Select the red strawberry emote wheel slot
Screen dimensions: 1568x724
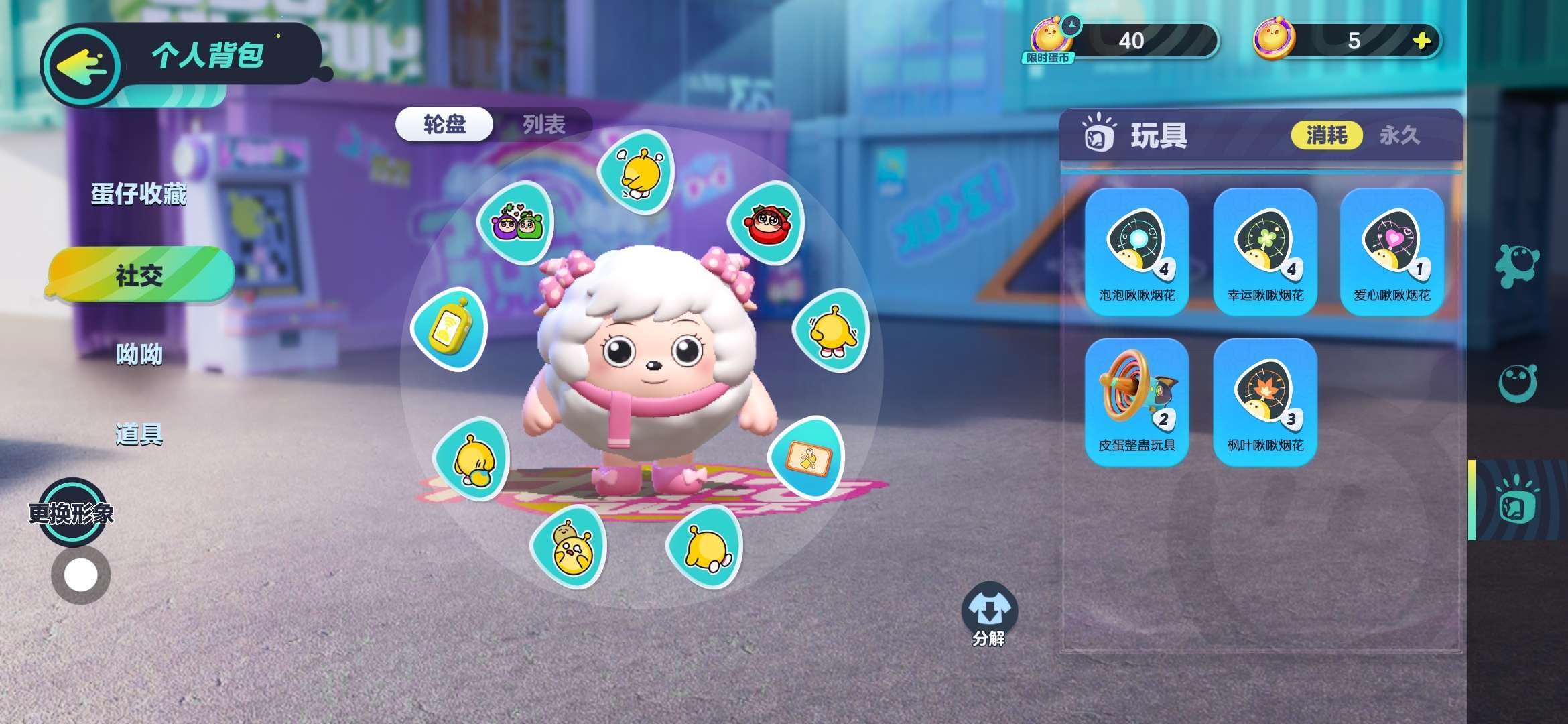(x=766, y=222)
